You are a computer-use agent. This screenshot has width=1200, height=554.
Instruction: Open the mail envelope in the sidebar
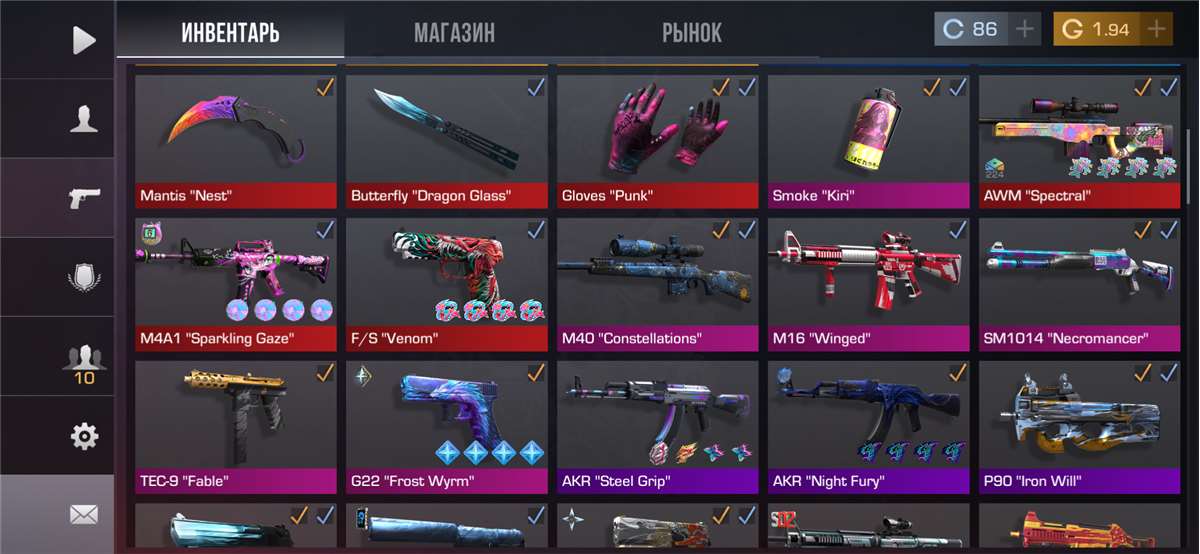tap(84, 515)
